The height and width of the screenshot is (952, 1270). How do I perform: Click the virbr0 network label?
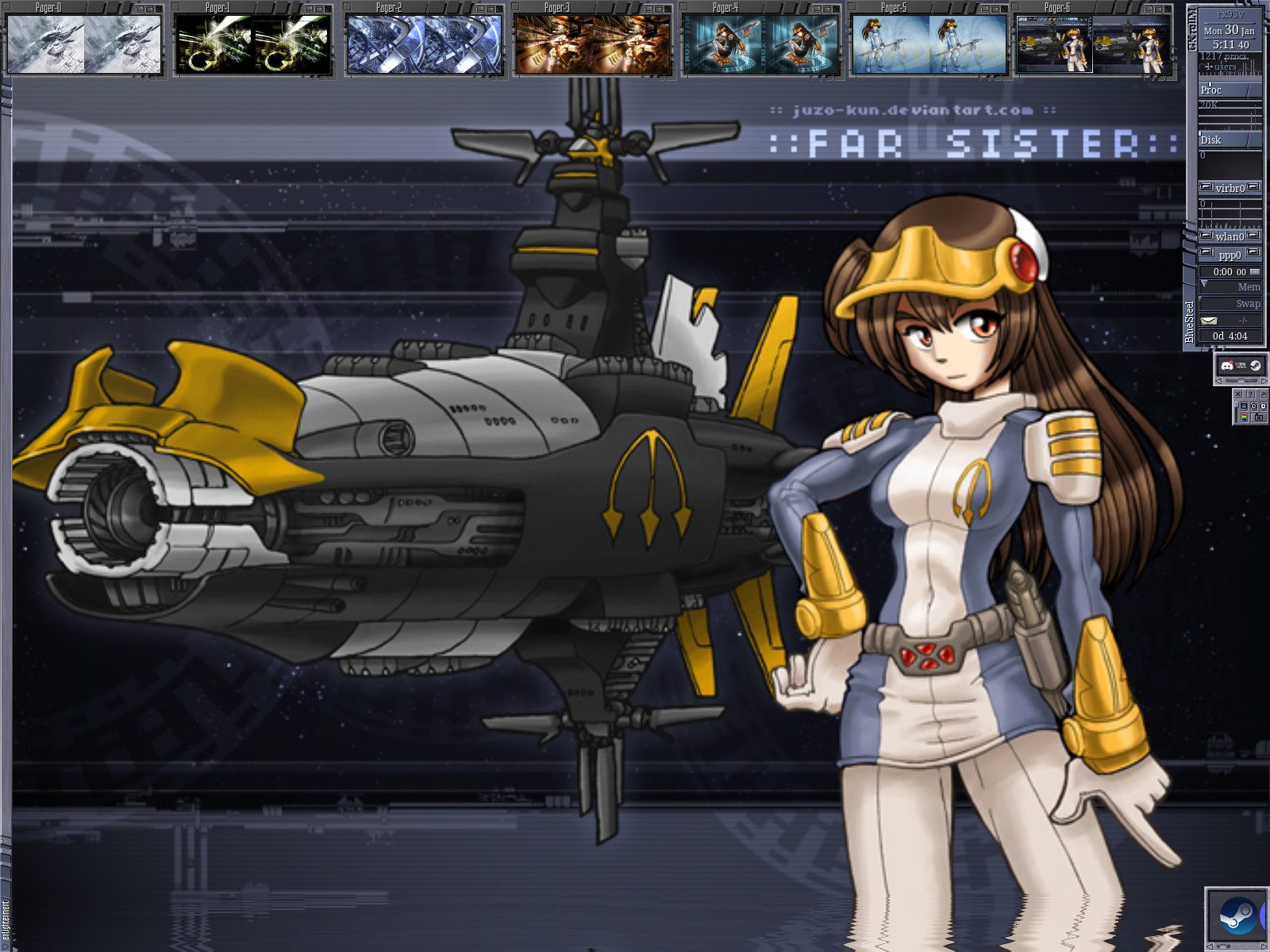pyautogui.click(x=1230, y=188)
